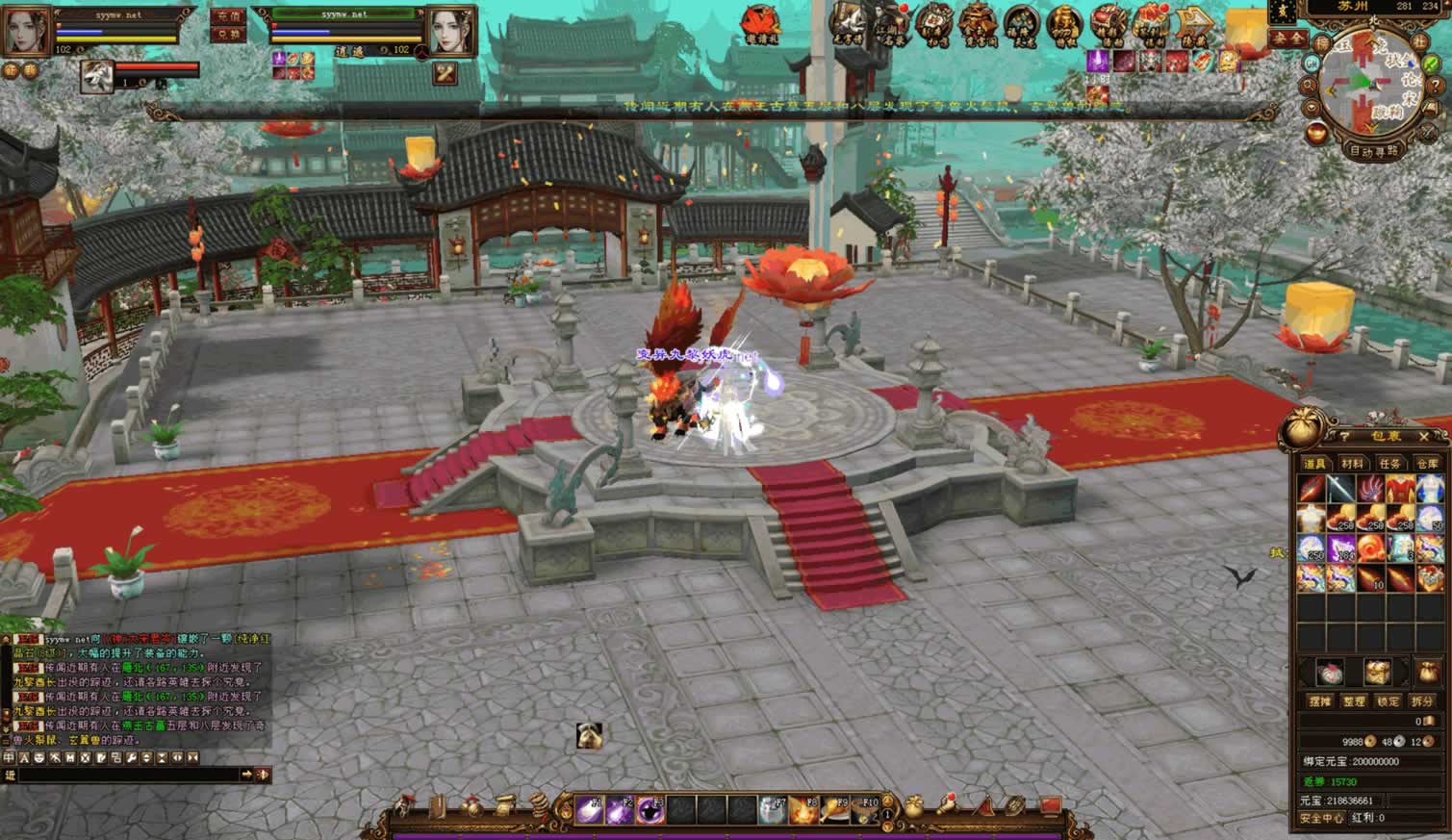Switch to the 材料 materials tab
Viewport: 1452px width, 840px height.
click(1352, 464)
